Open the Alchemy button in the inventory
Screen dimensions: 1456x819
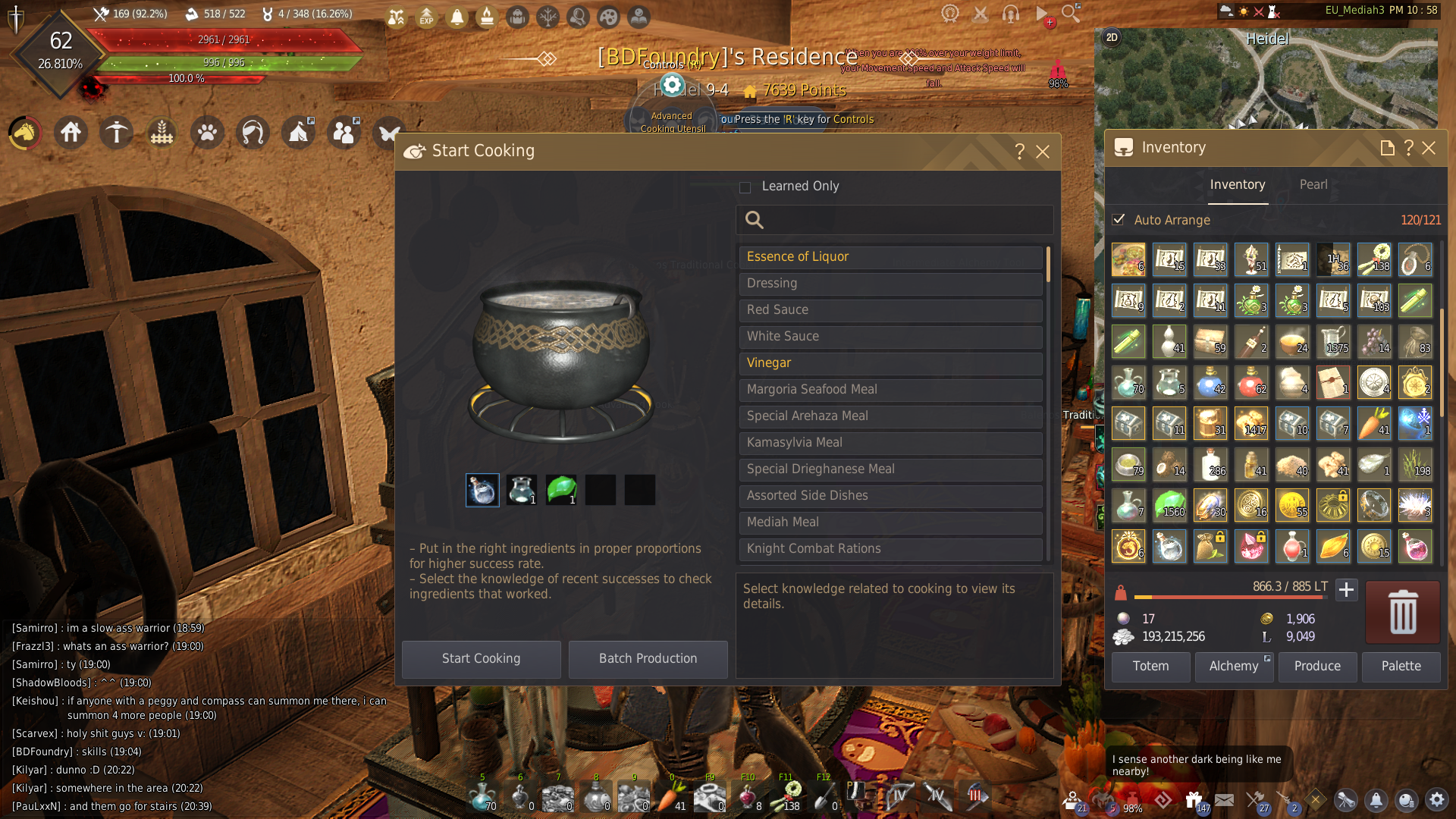click(1234, 667)
